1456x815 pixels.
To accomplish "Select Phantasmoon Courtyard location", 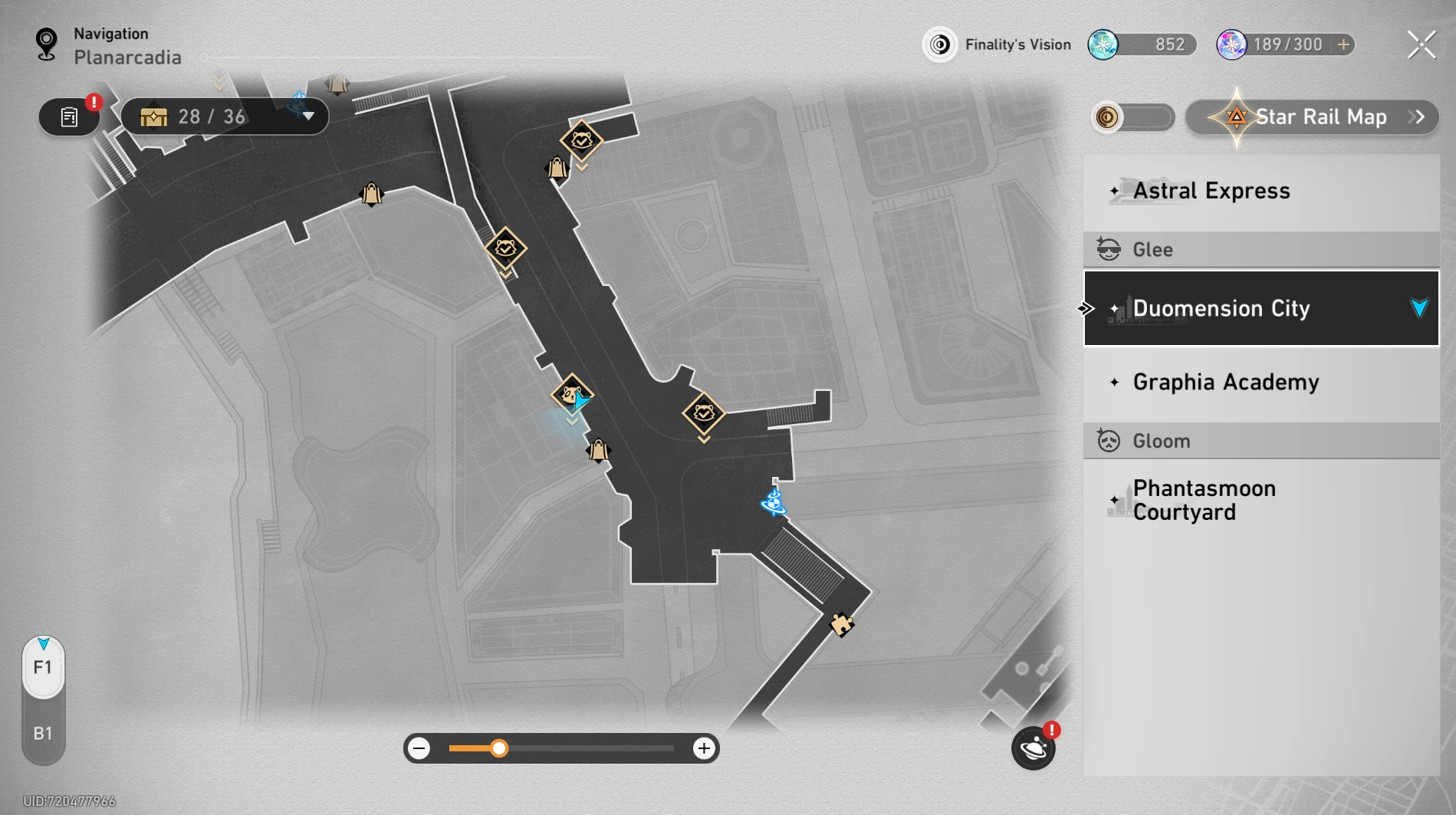I will (x=1260, y=501).
